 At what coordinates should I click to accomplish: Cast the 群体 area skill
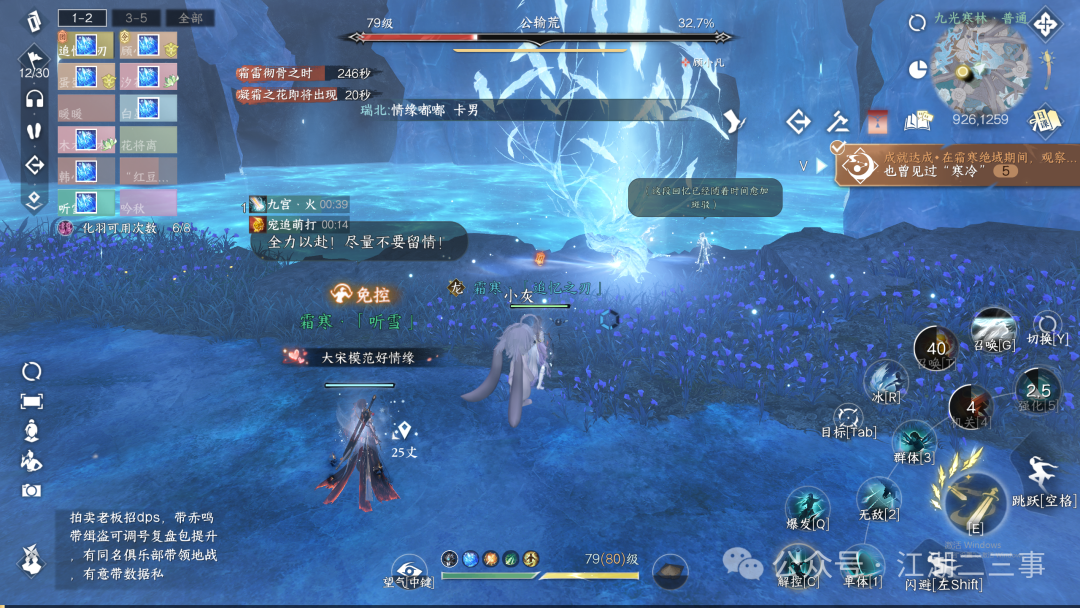click(914, 443)
